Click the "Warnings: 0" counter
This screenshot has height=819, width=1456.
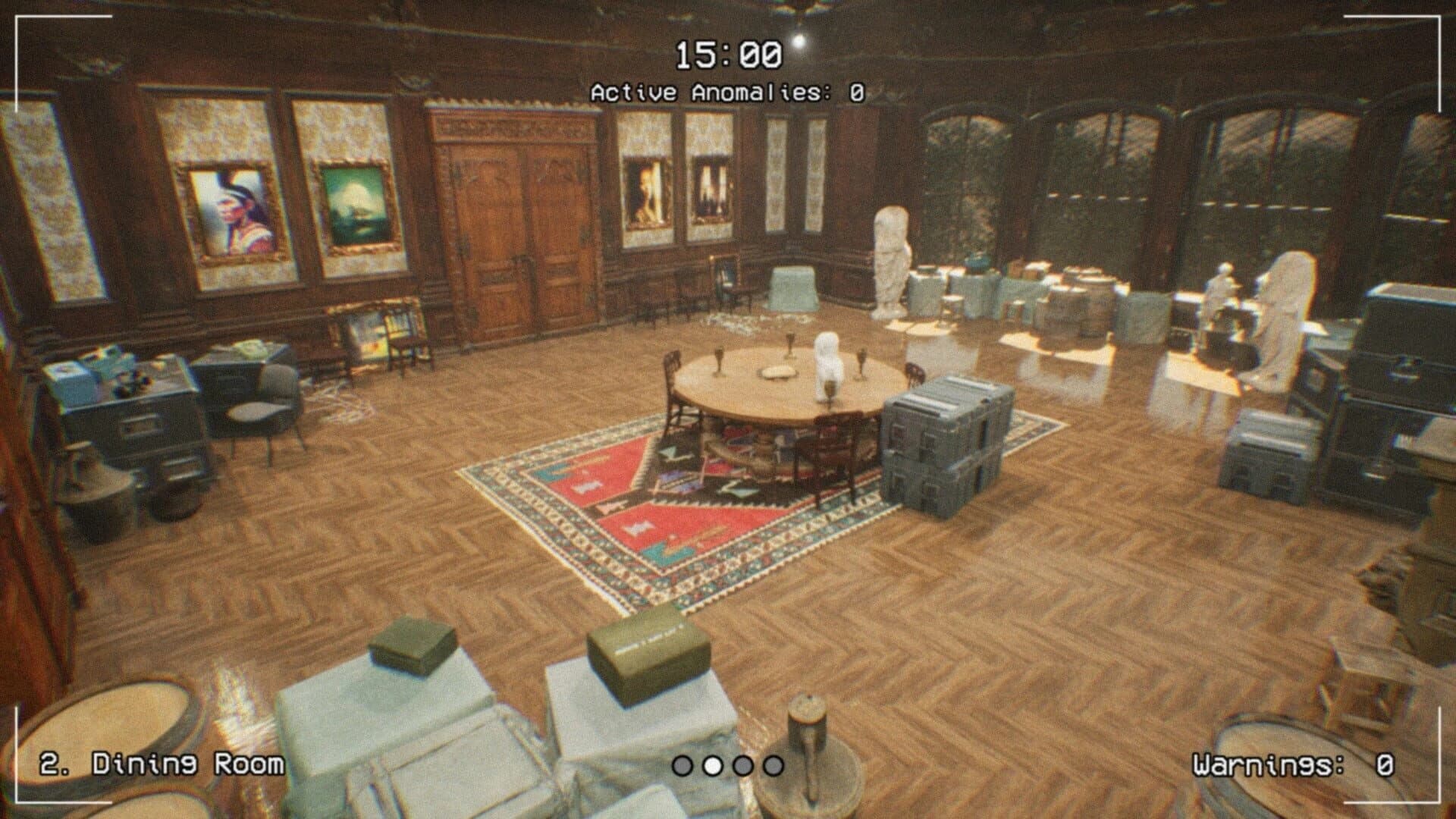click(x=1294, y=765)
